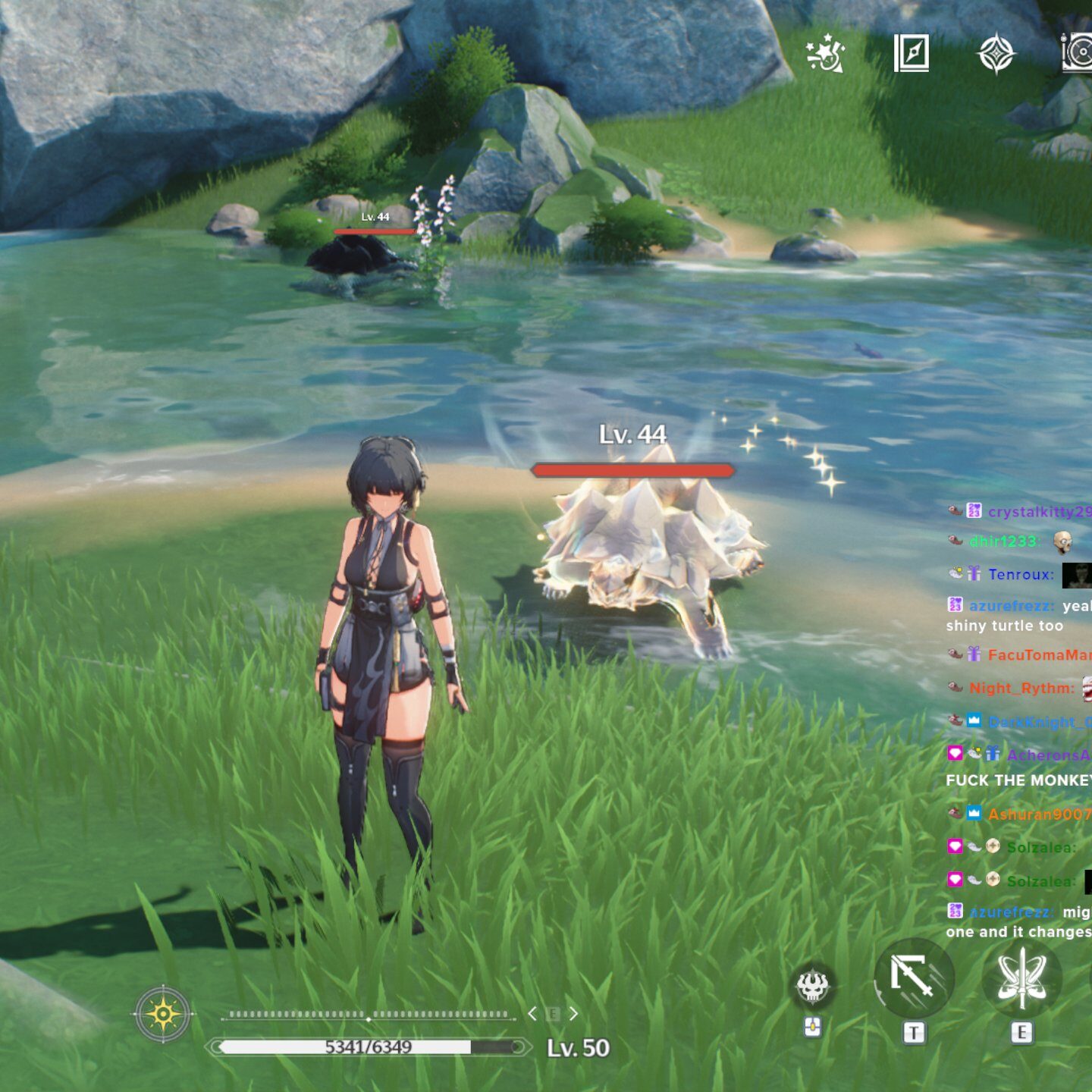This screenshot has height=1092, width=1092.
Task: Click the right chevron beside the E tracker
Action: point(573,1014)
